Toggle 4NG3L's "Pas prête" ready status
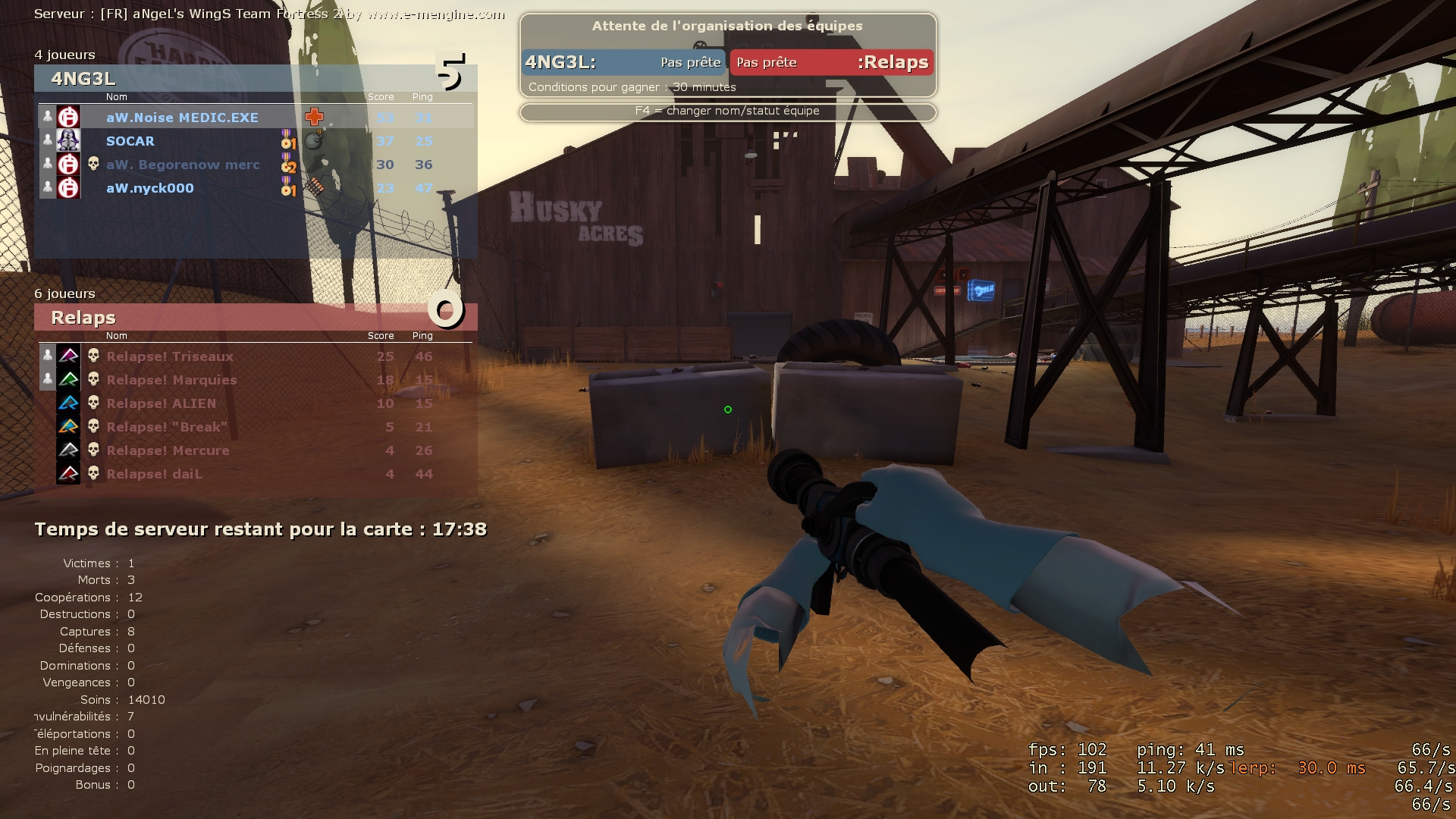Image resolution: width=1456 pixels, height=819 pixels. pos(690,62)
